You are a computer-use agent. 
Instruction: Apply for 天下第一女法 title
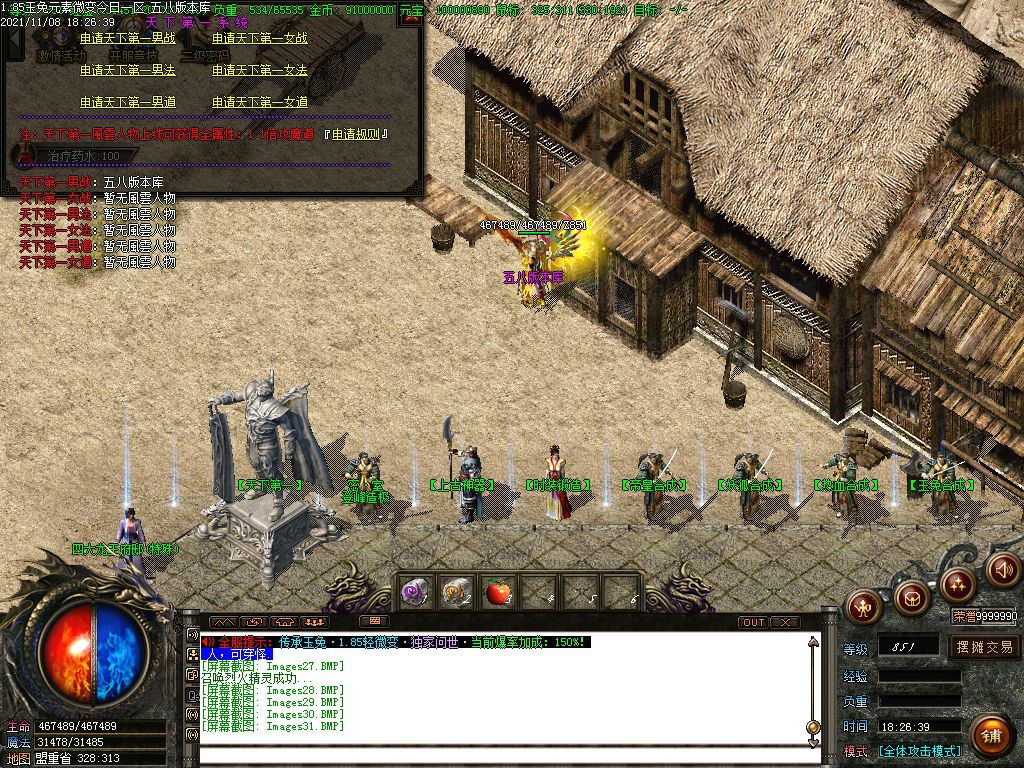pos(259,71)
